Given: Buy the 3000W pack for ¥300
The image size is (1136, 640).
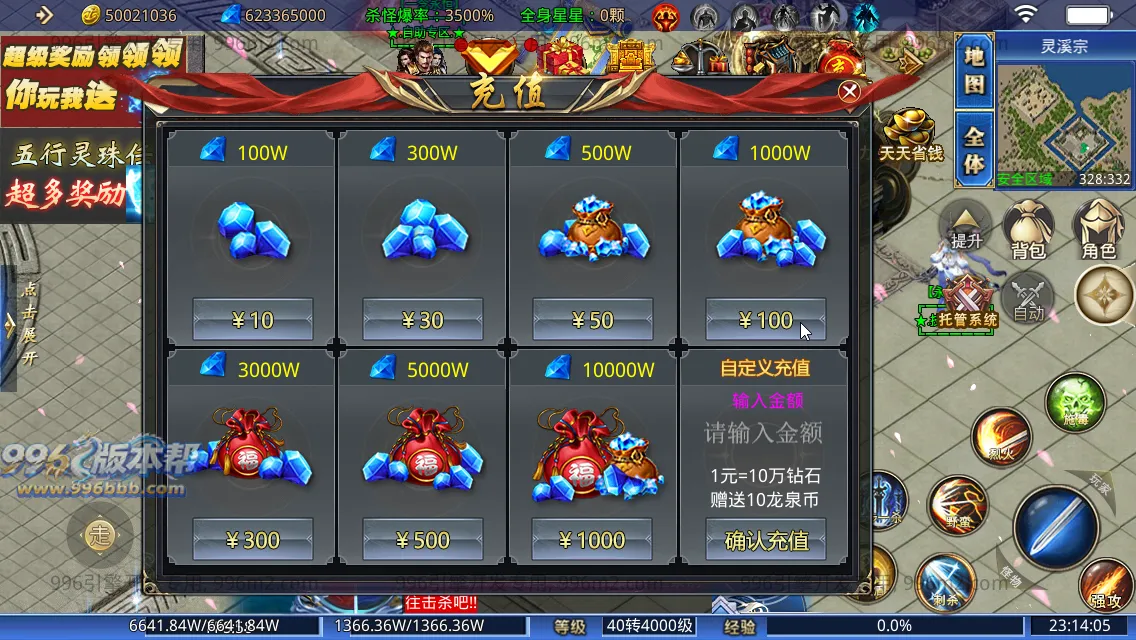Looking at the screenshot, I should point(252,540).
